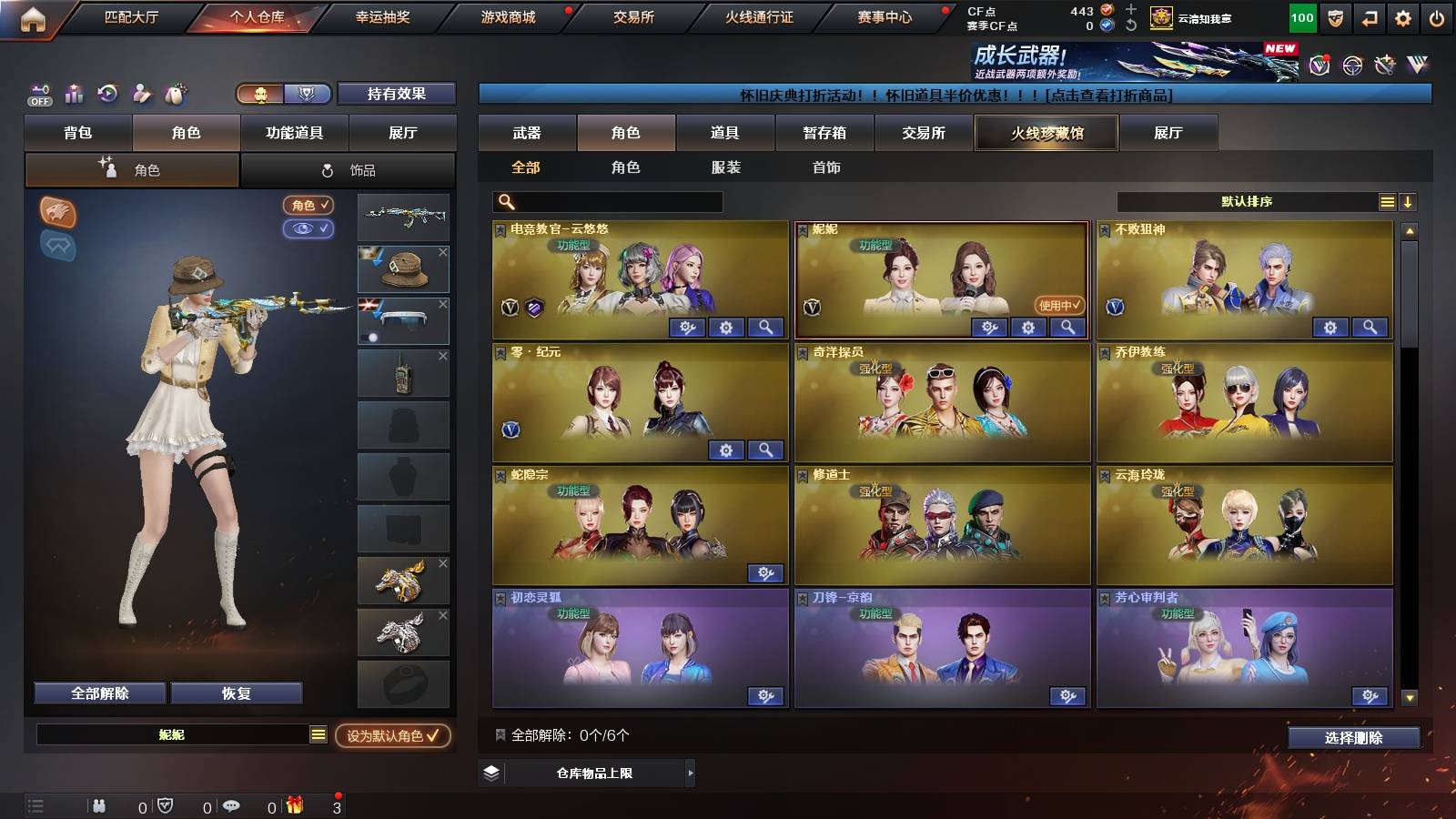This screenshot has width=1456, height=819.
Task: Open the 交易所 menu item
Action: click(634, 17)
